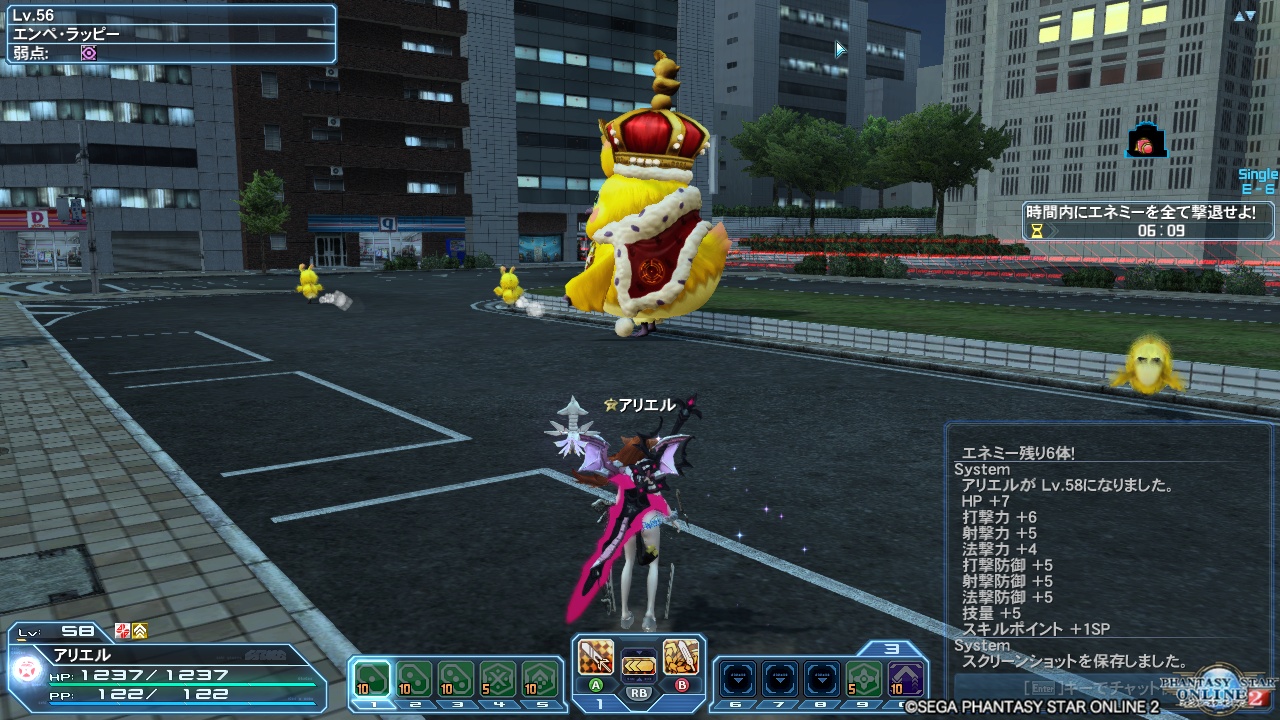Switch to subpalette page 3
Screen dimensions: 1280x720
pyautogui.click(x=891, y=648)
